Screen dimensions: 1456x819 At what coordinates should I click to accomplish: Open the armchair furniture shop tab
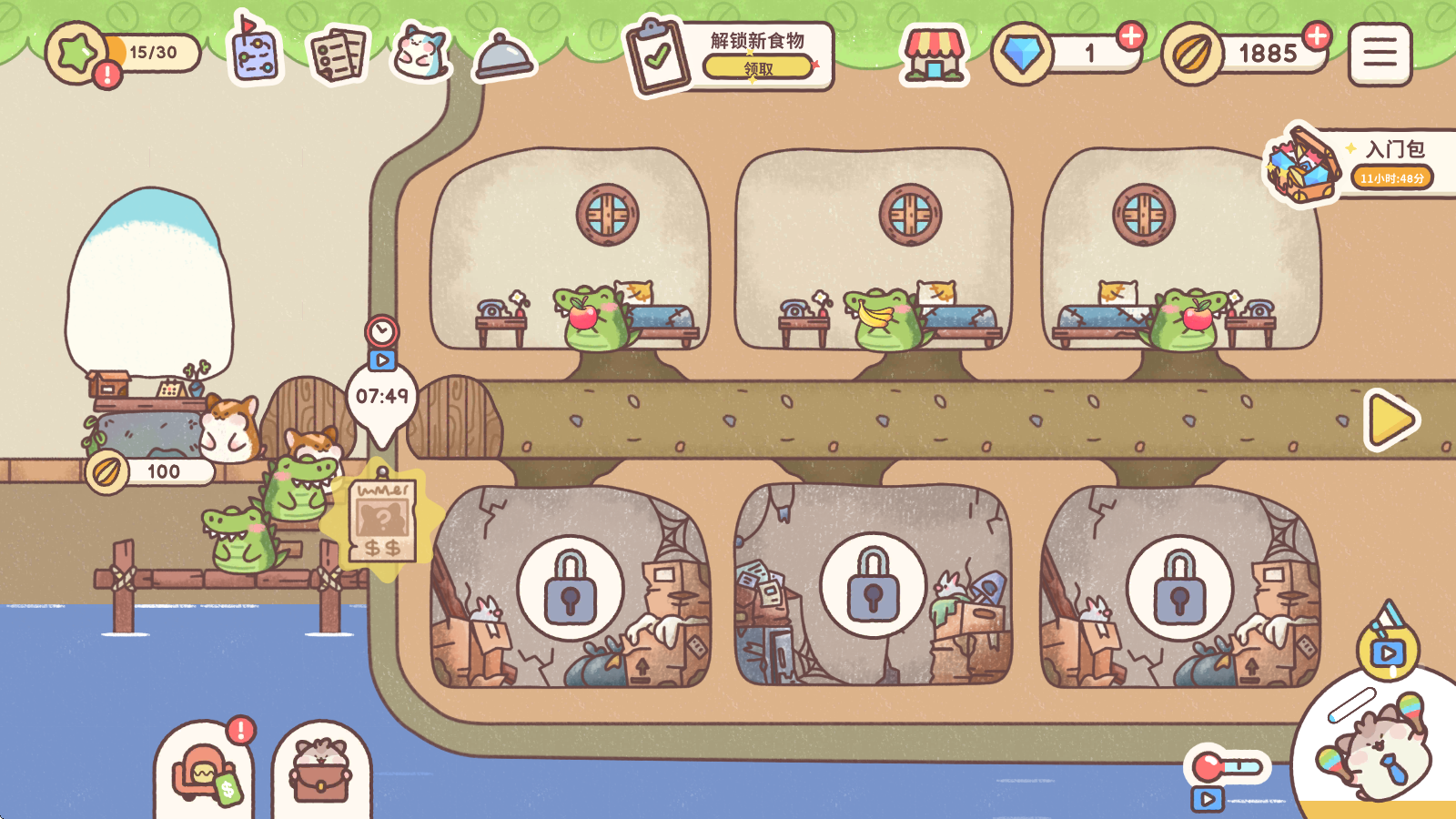[206, 773]
